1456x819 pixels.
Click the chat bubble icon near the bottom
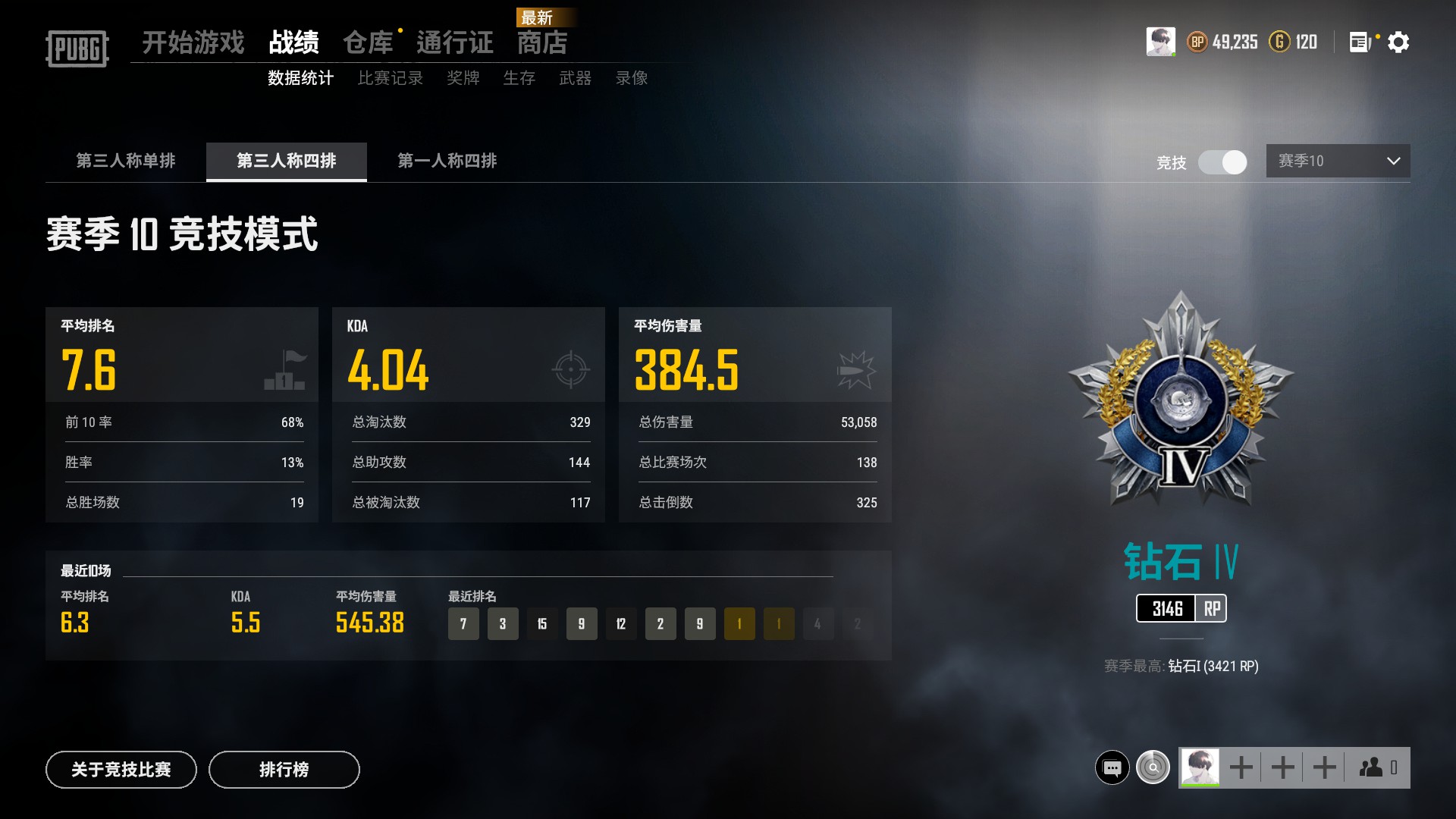[1112, 767]
